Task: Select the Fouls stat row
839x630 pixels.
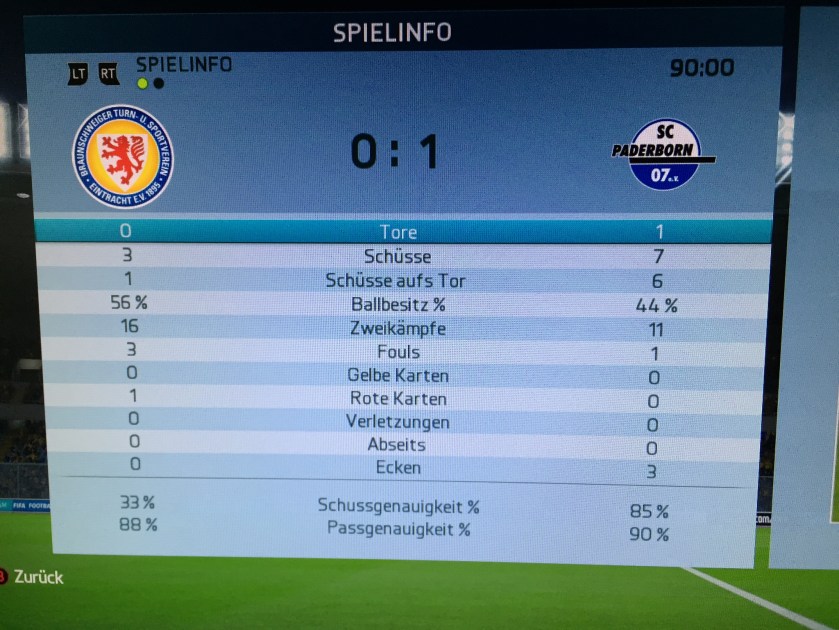Action: pyautogui.click(x=397, y=352)
